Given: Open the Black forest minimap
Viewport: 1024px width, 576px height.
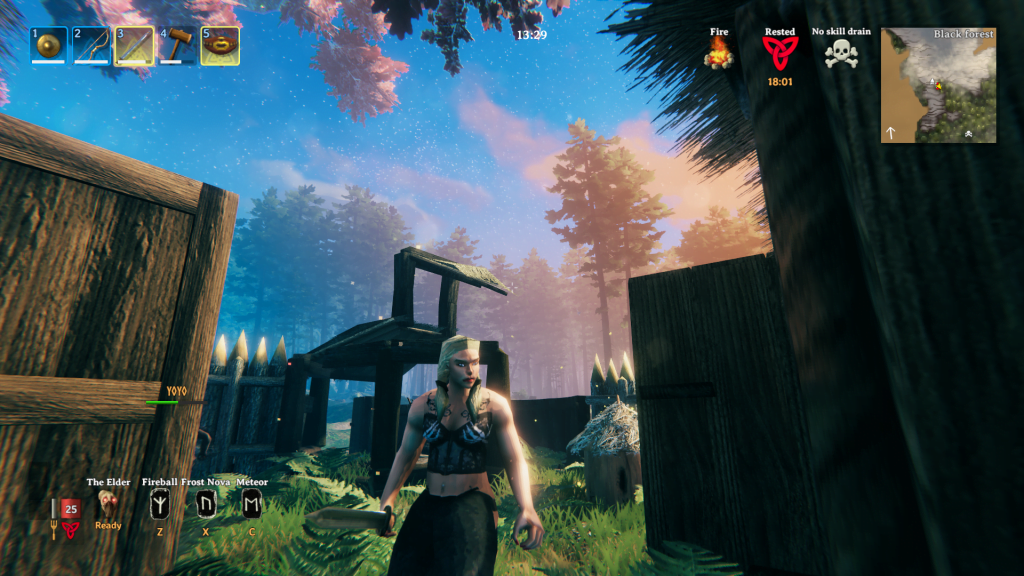Looking at the screenshot, I should coord(938,85).
